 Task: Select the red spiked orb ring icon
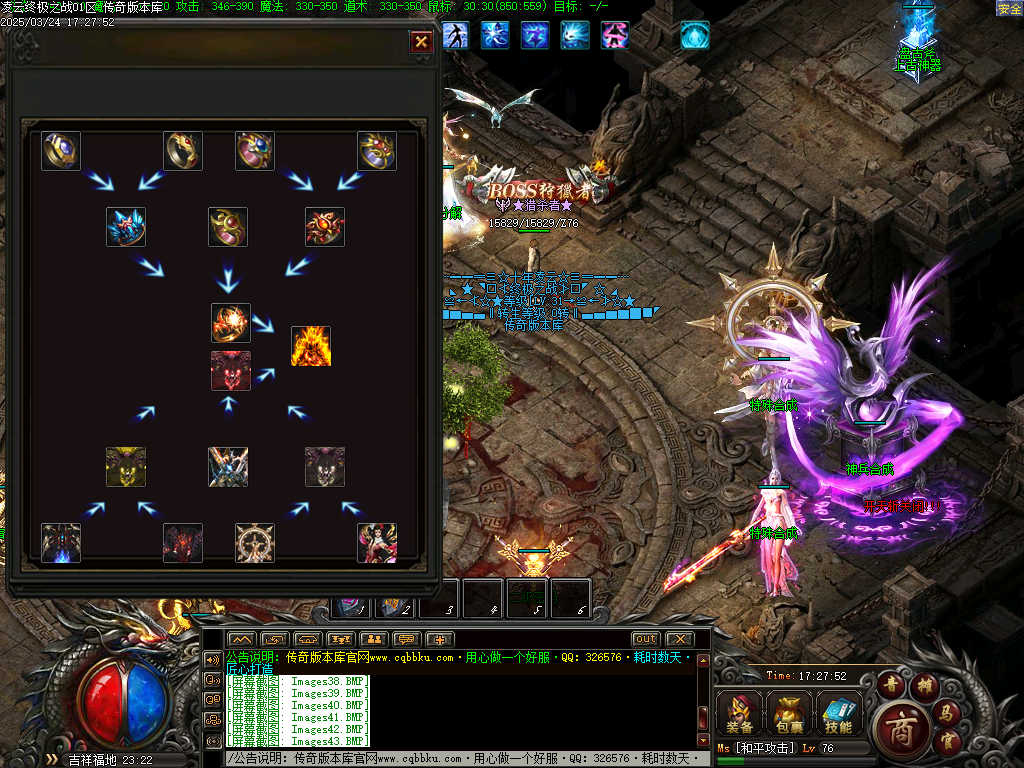click(x=325, y=227)
